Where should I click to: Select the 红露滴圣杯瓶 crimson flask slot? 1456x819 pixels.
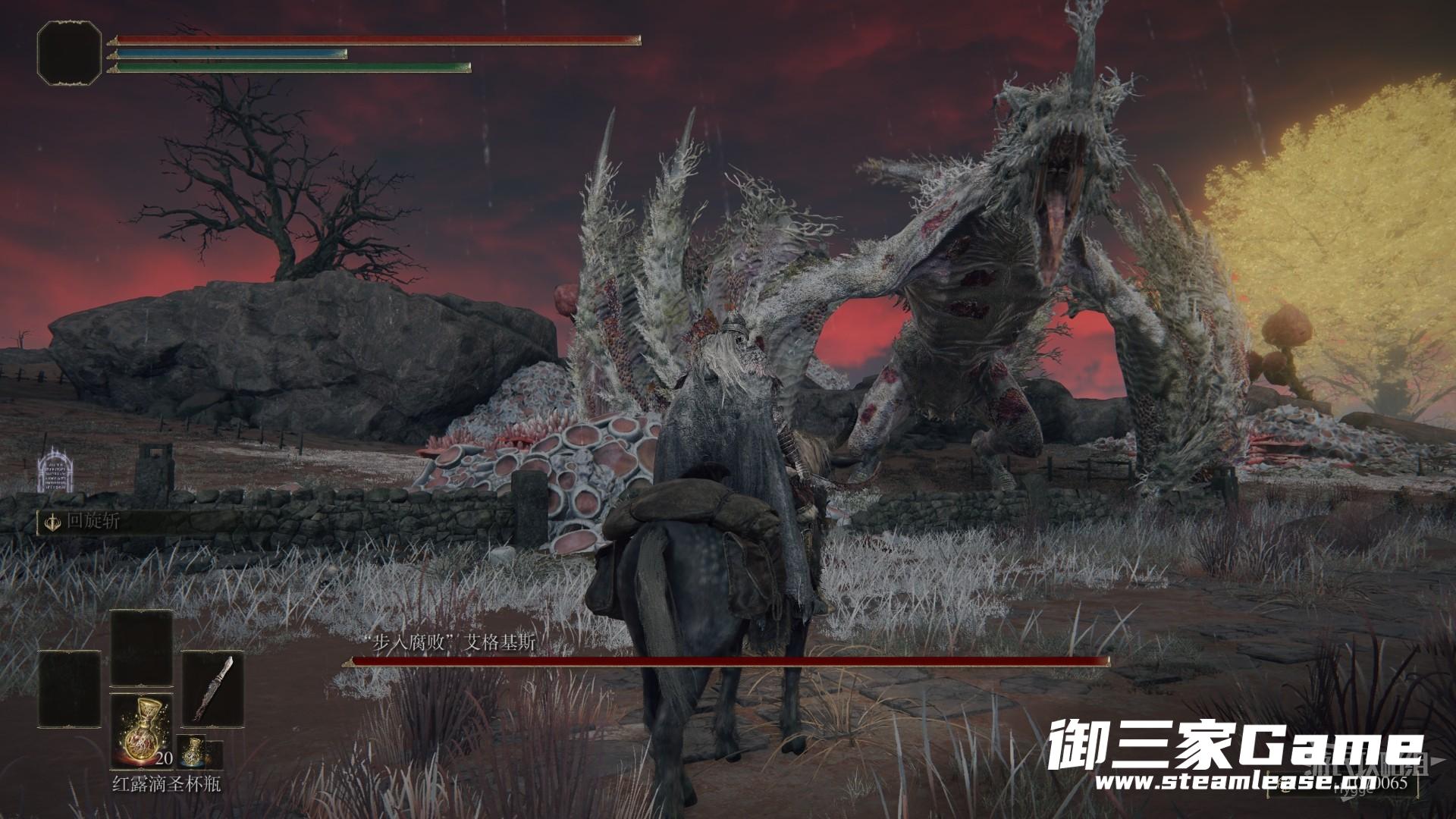pyautogui.click(x=142, y=731)
